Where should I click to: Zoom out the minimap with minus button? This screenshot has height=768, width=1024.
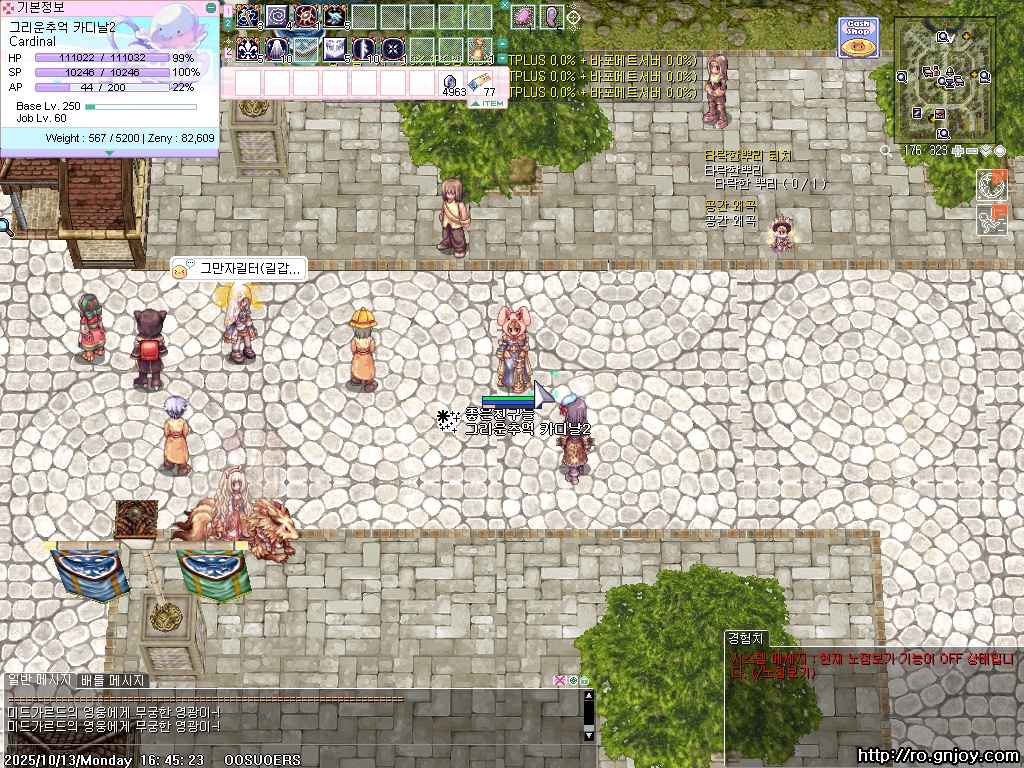coord(972,151)
